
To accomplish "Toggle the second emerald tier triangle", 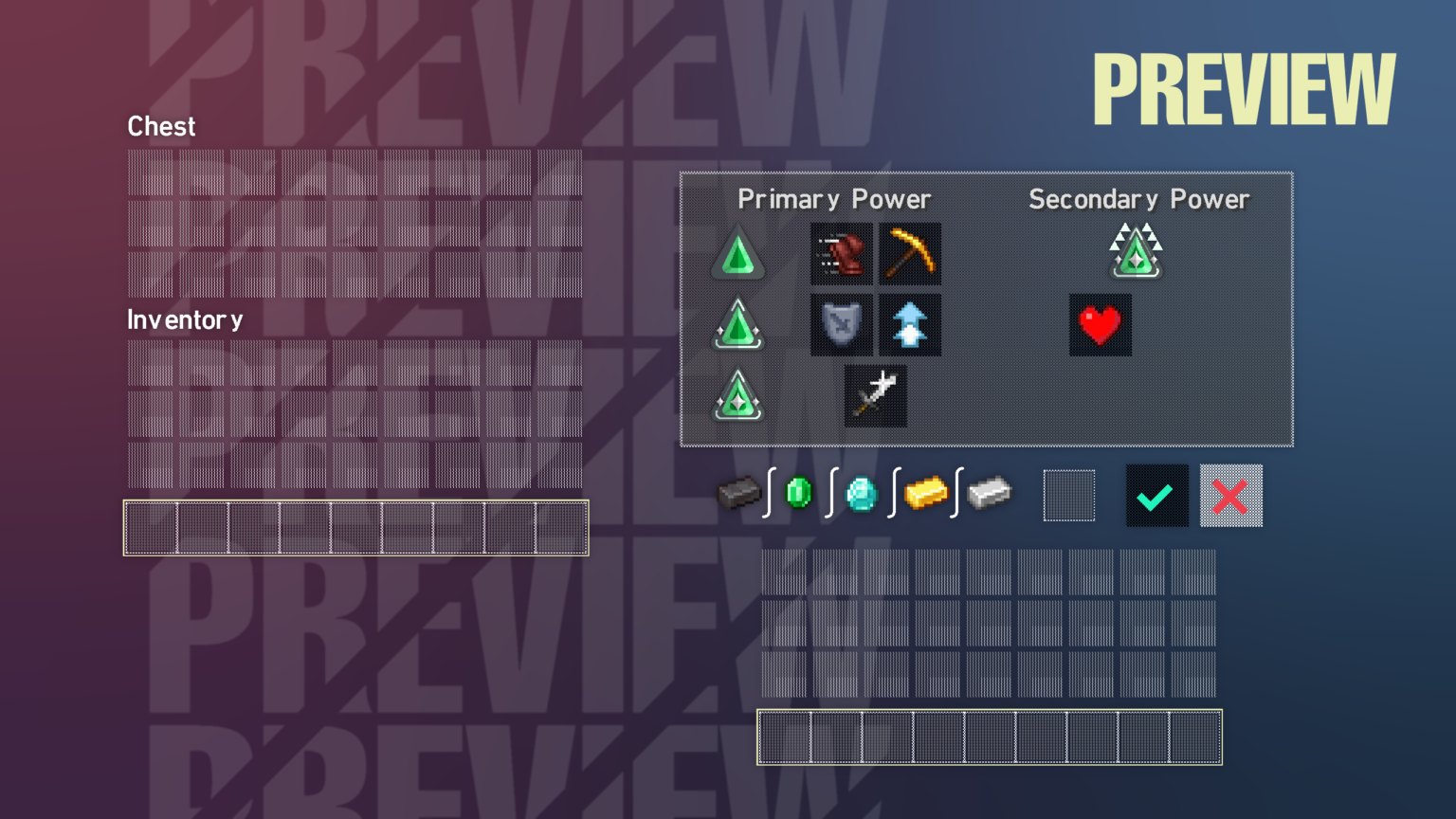I will pos(737,325).
